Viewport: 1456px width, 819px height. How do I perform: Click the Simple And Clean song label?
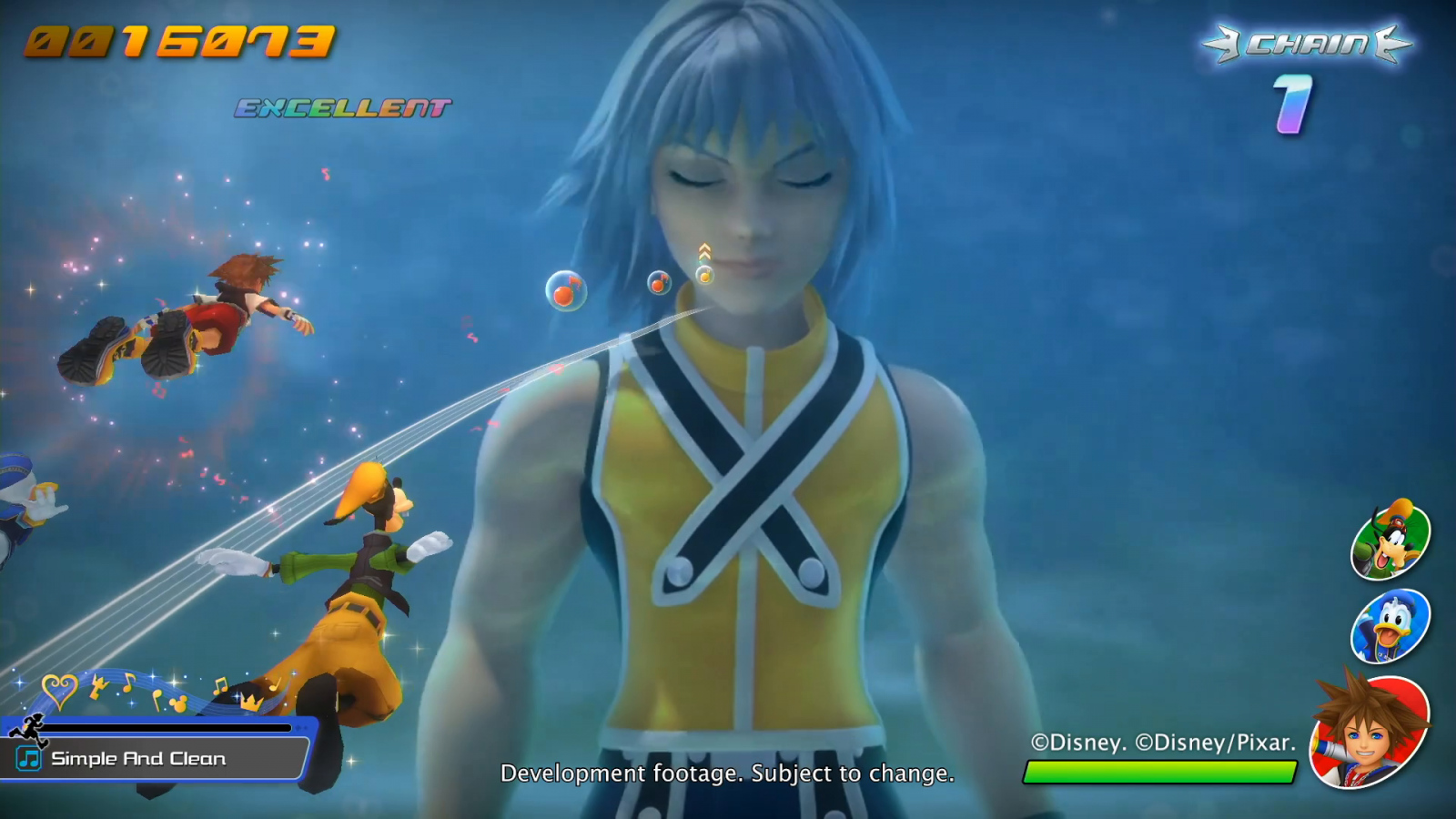tap(138, 759)
